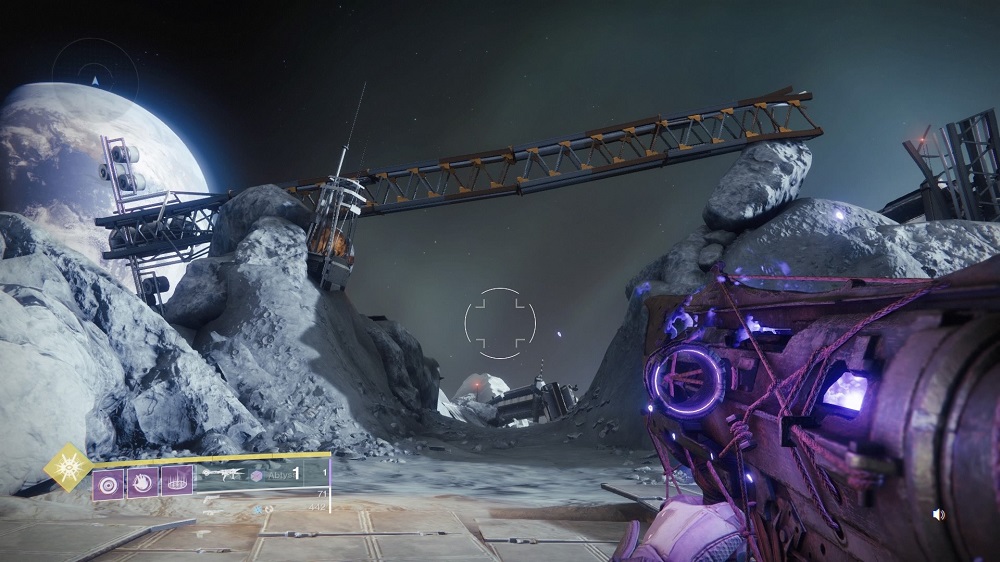This screenshot has height=562, width=1000.
Task: Toggle the speaker volume icon
Action: click(938, 514)
